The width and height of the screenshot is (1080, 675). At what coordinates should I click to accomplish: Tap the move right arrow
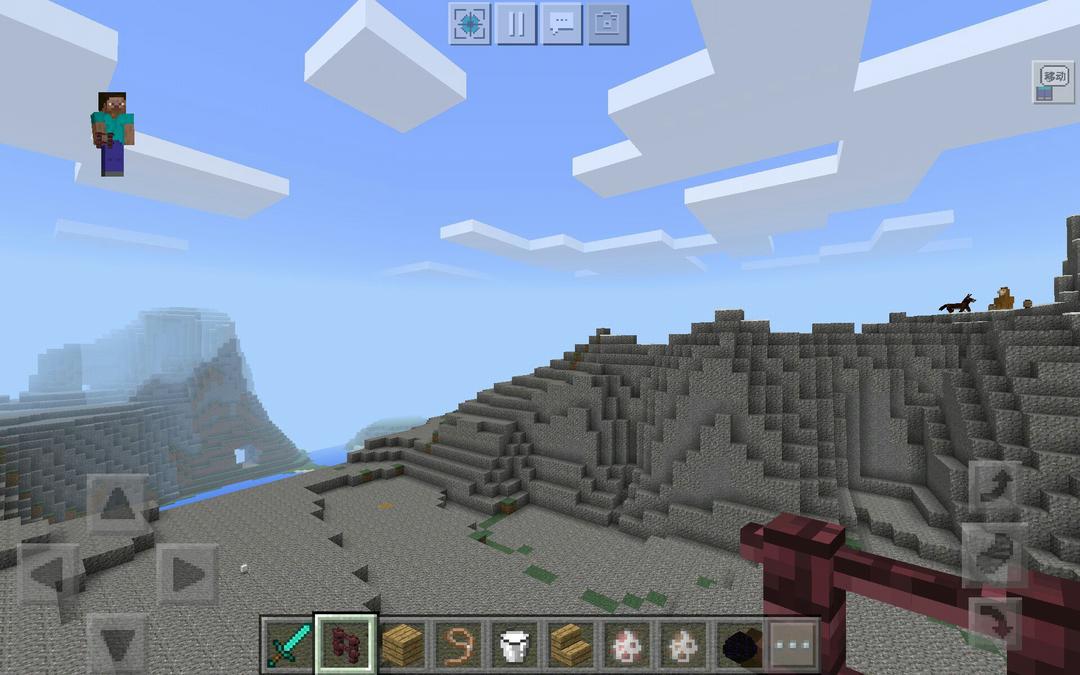(x=186, y=573)
